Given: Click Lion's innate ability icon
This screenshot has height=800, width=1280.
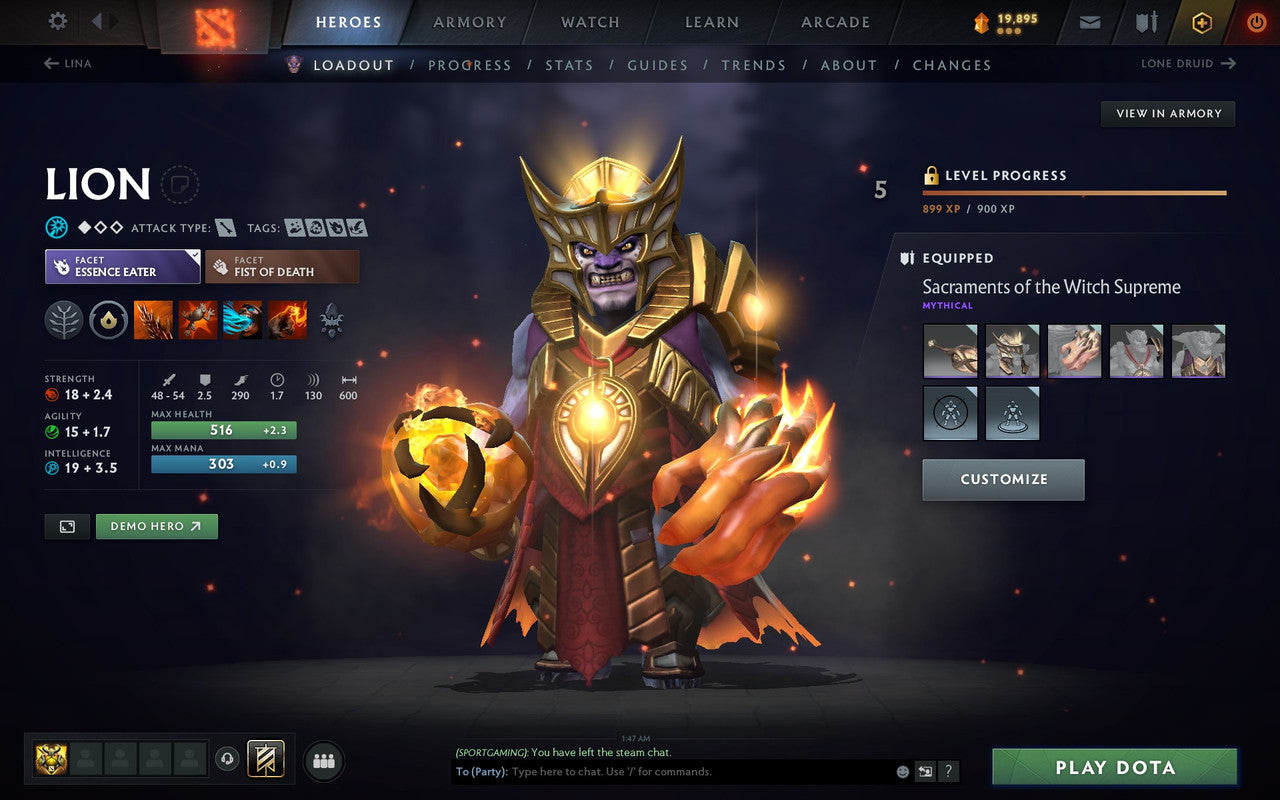Looking at the screenshot, I should [108, 319].
